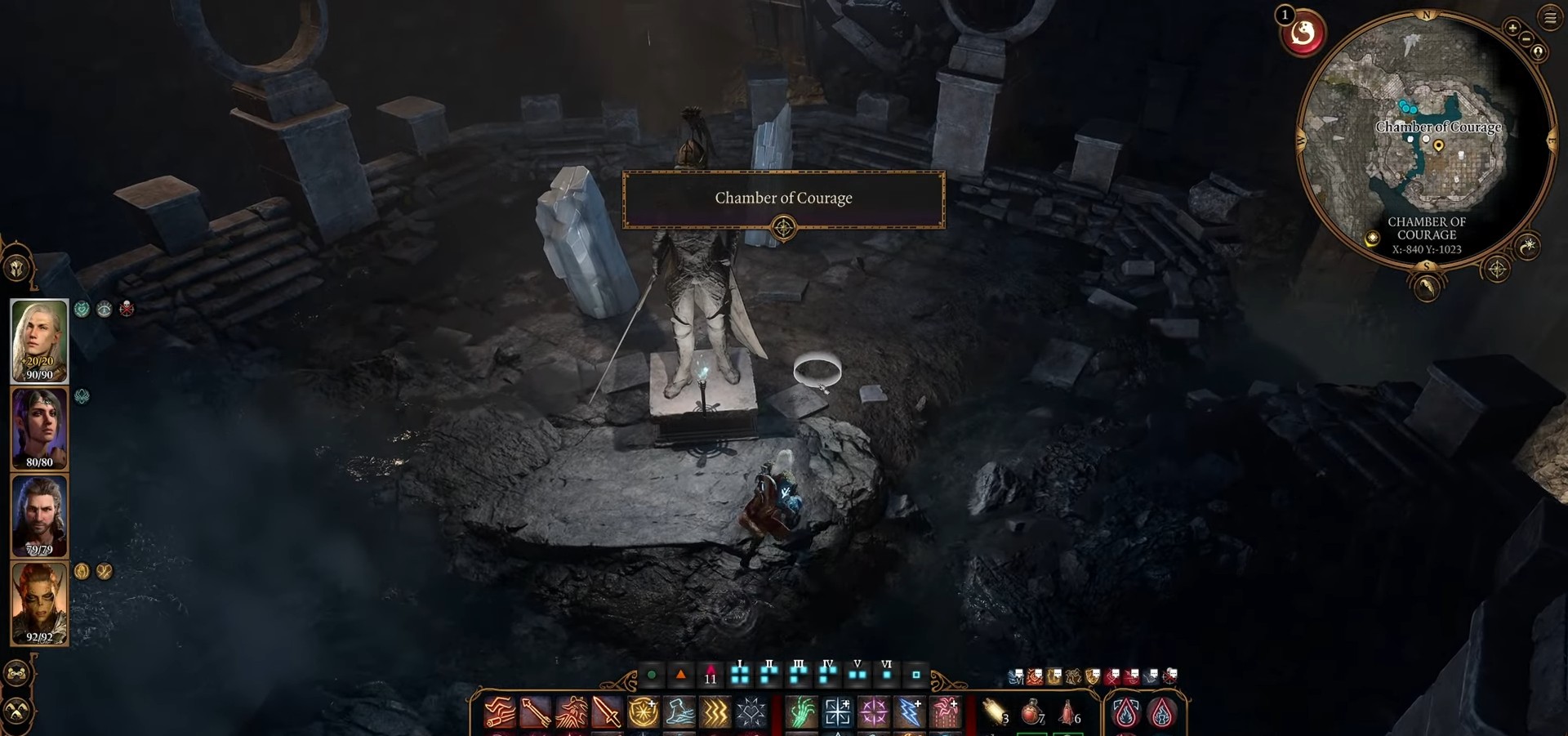Zoom in the minimap with plus button
This screenshot has width=1568, height=736.
click(1512, 29)
